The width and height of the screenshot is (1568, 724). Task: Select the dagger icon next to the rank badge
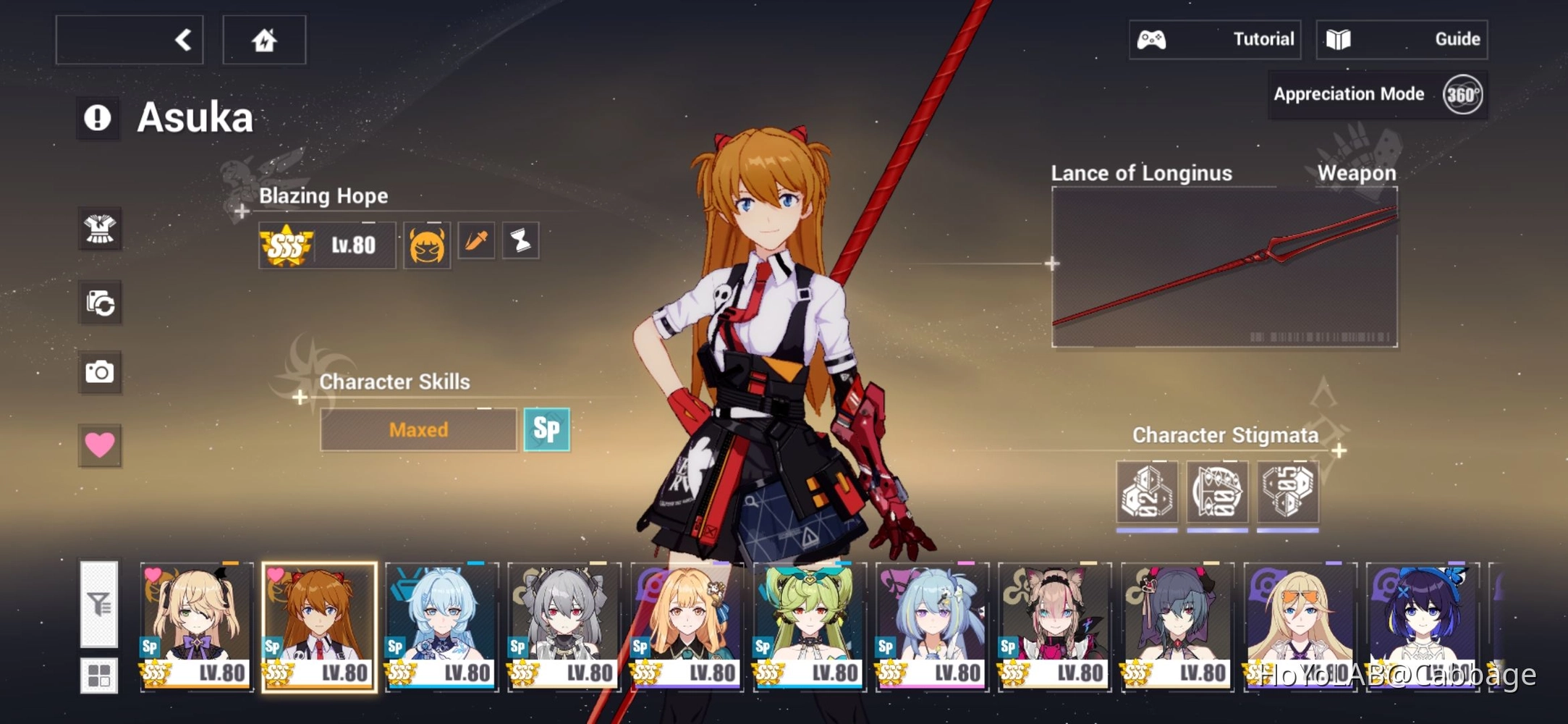coord(475,240)
